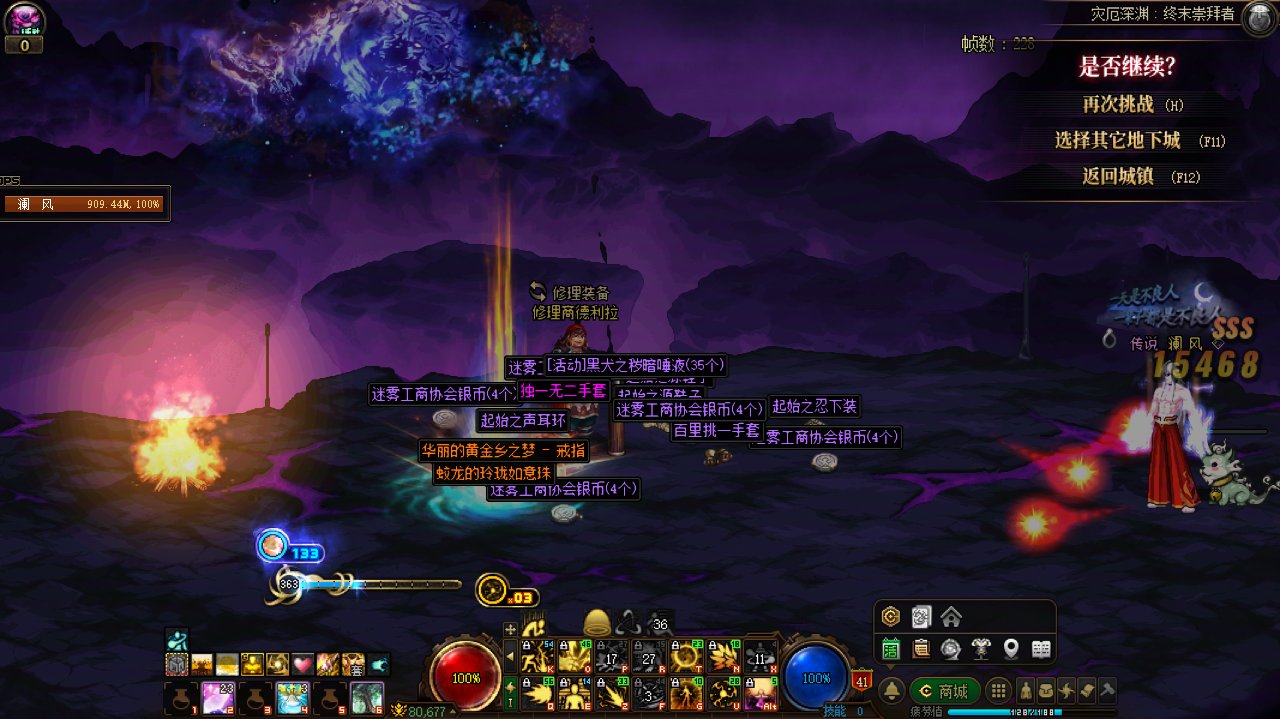Open the green 活 activity calendar icon
This screenshot has height=719, width=1280.
891,649
